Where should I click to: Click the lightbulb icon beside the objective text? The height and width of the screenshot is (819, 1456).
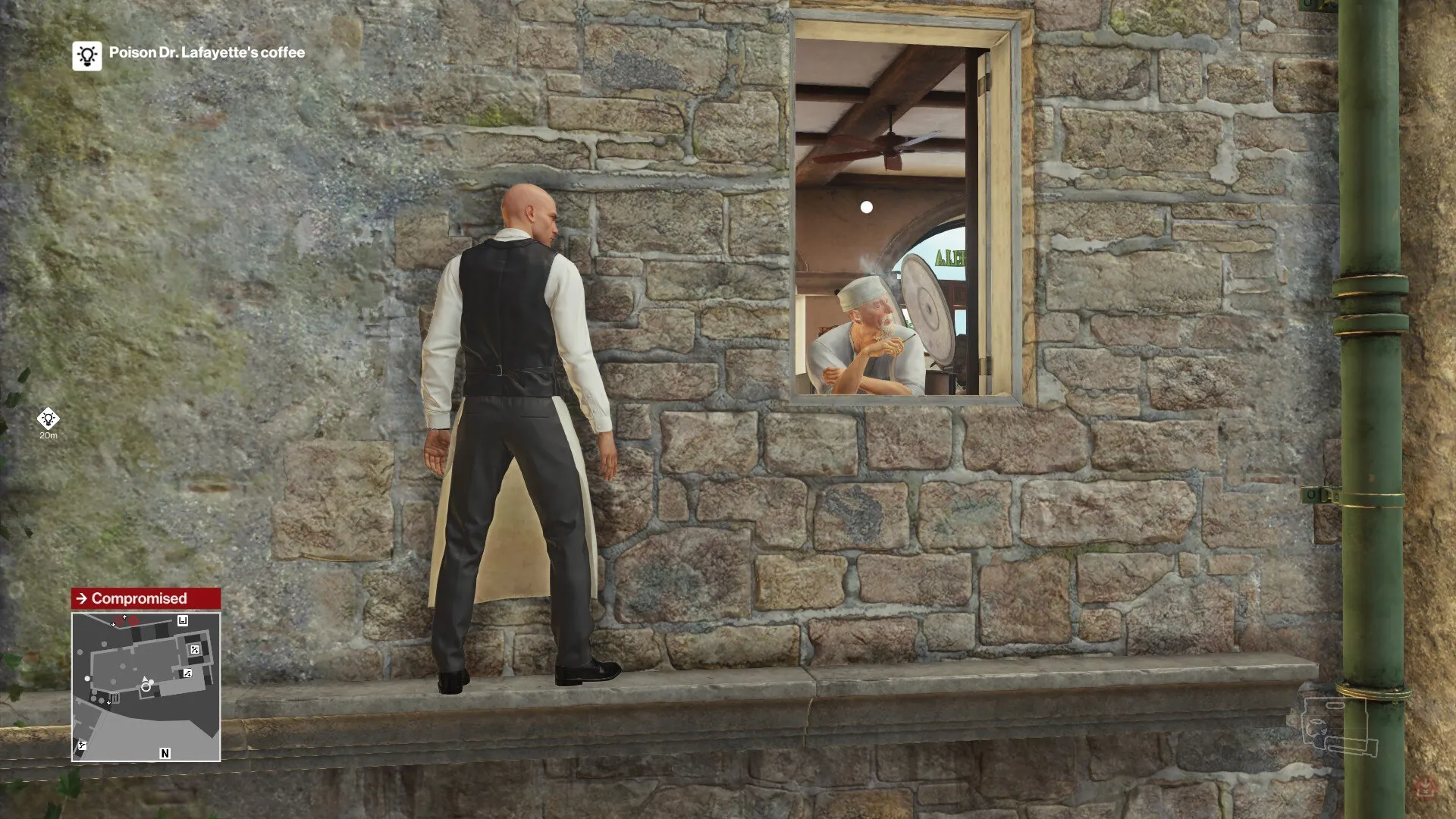[x=86, y=55]
